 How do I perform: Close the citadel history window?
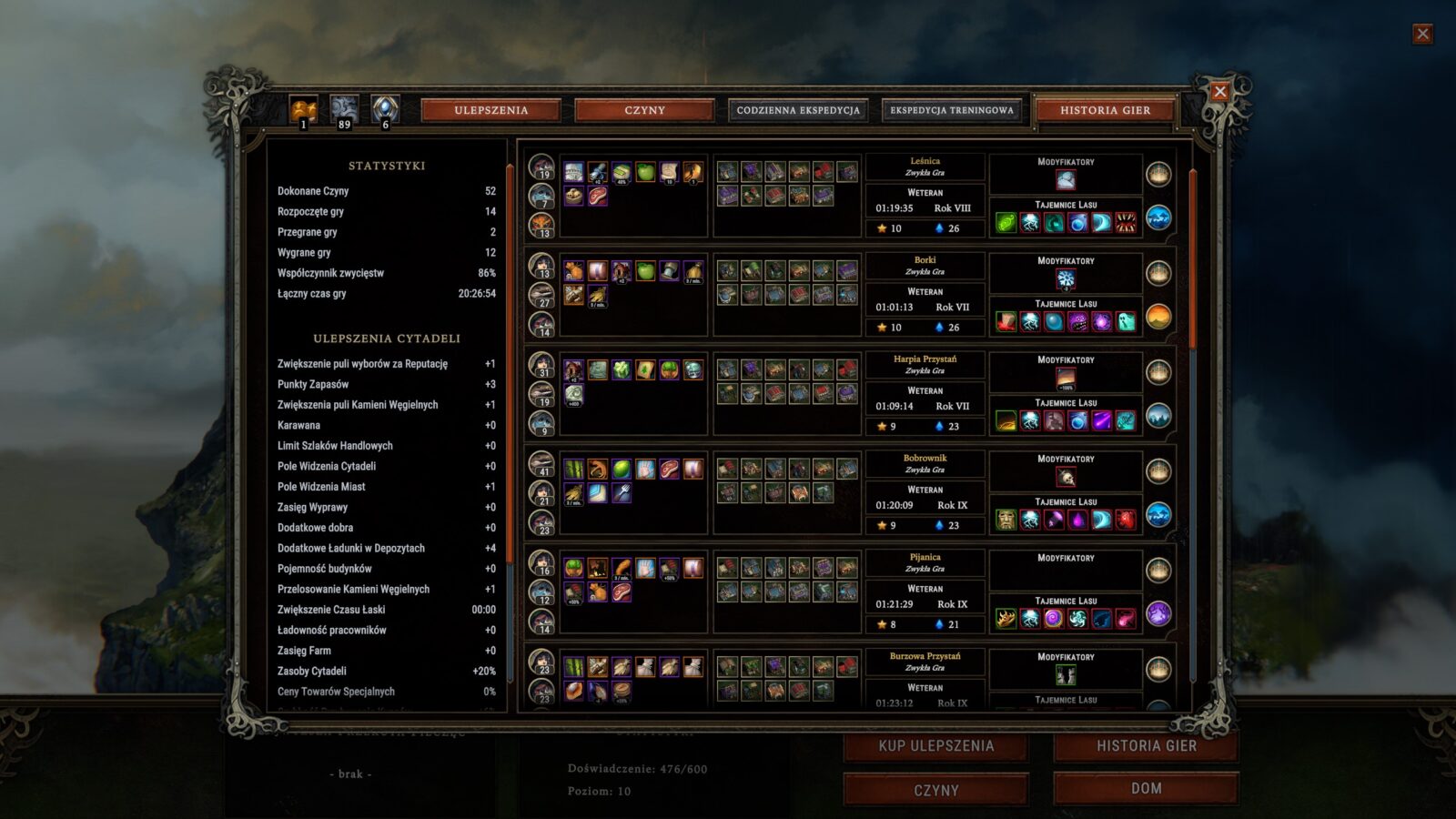point(1220,91)
